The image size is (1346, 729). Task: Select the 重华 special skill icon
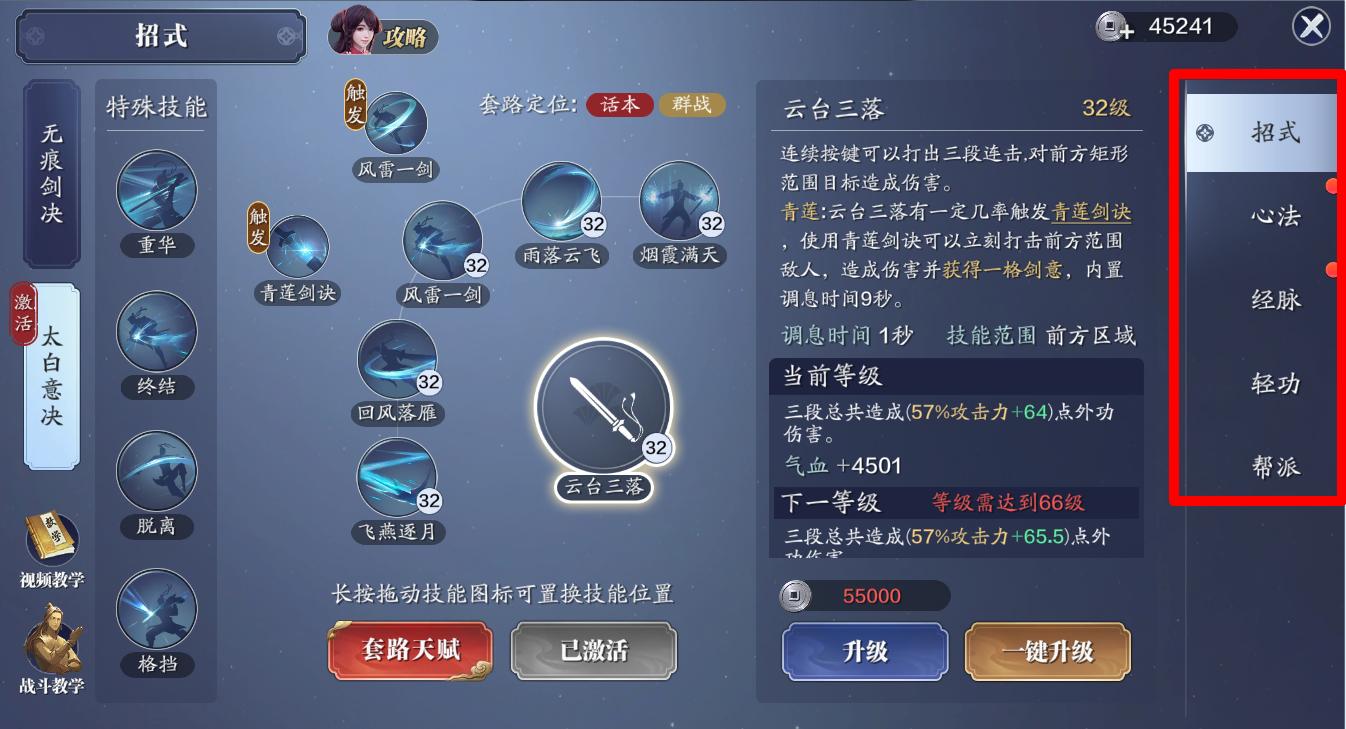tap(156, 190)
